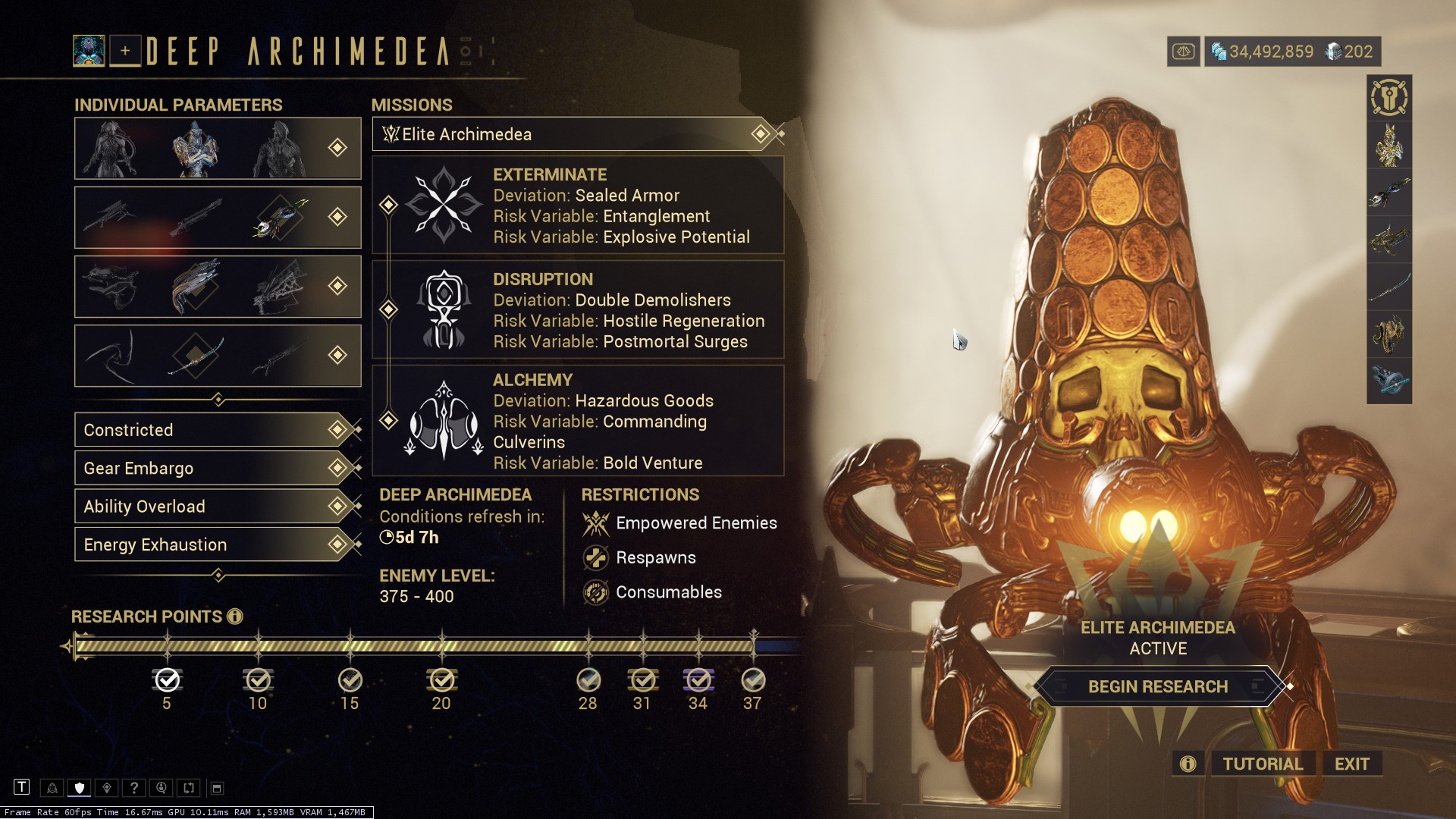Select the Disruption mission entry
Viewport: 1456px width, 819px height.
[x=578, y=310]
